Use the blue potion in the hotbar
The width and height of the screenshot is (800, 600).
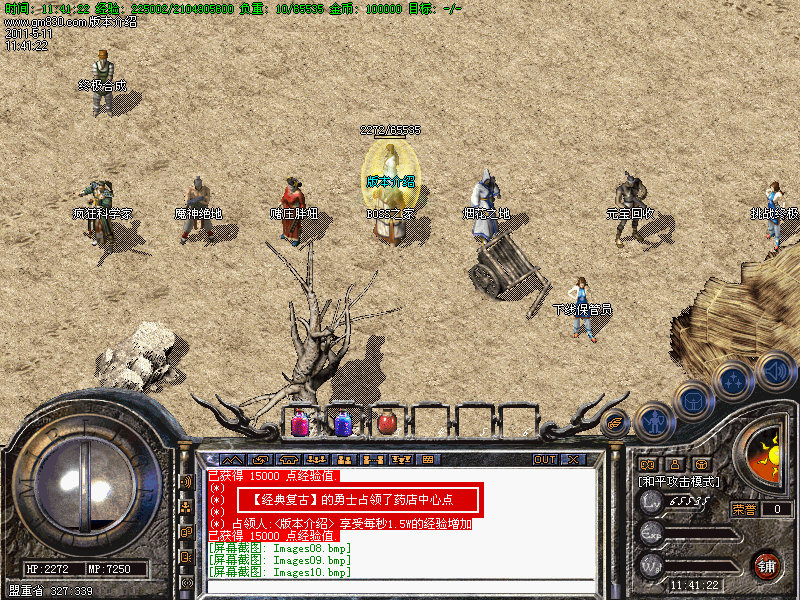(343, 423)
